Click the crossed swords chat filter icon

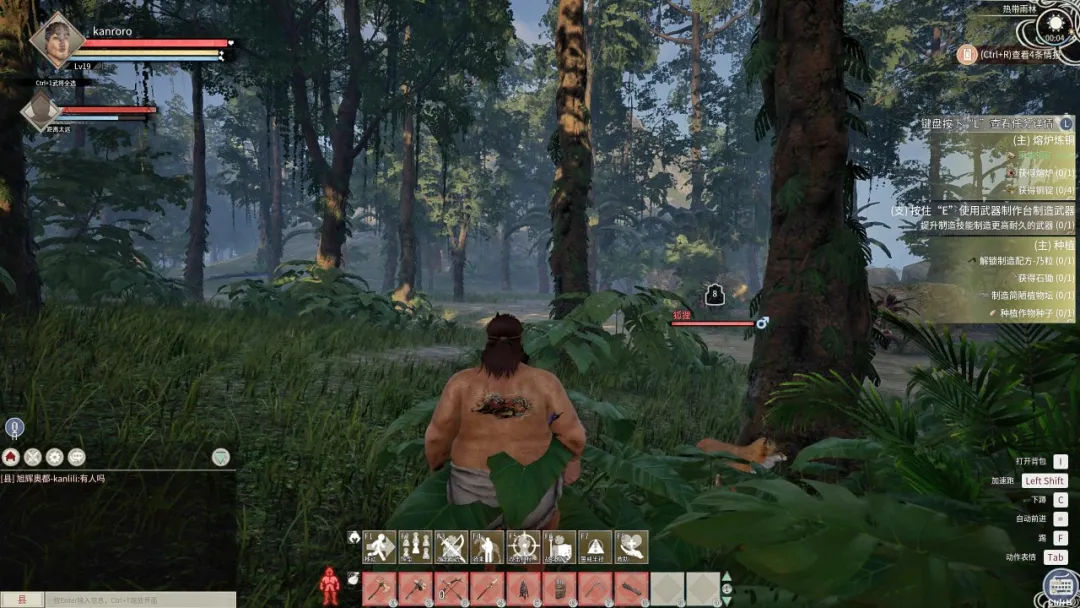(x=33, y=456)
